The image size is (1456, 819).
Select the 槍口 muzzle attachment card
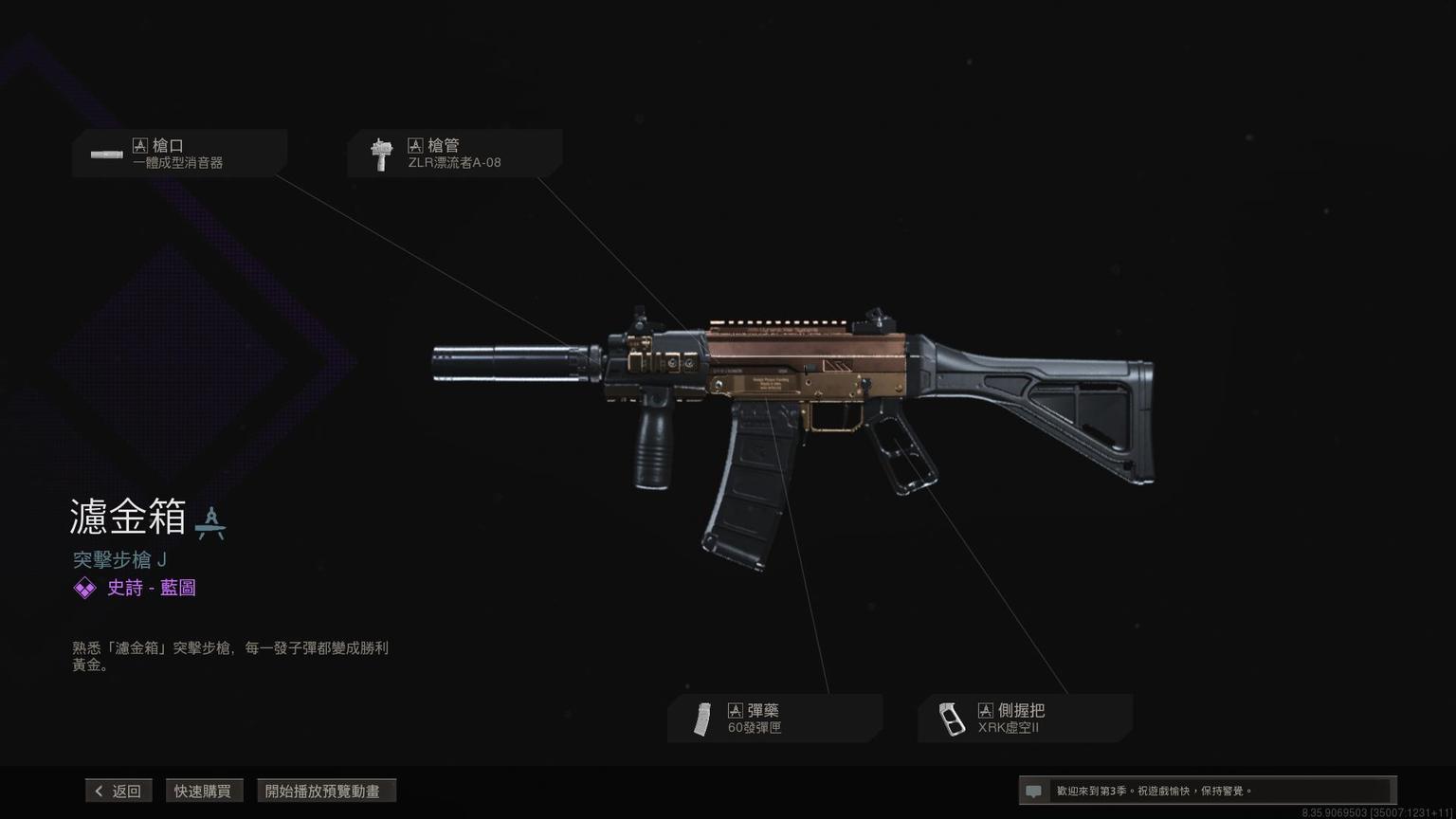point(180,154)
